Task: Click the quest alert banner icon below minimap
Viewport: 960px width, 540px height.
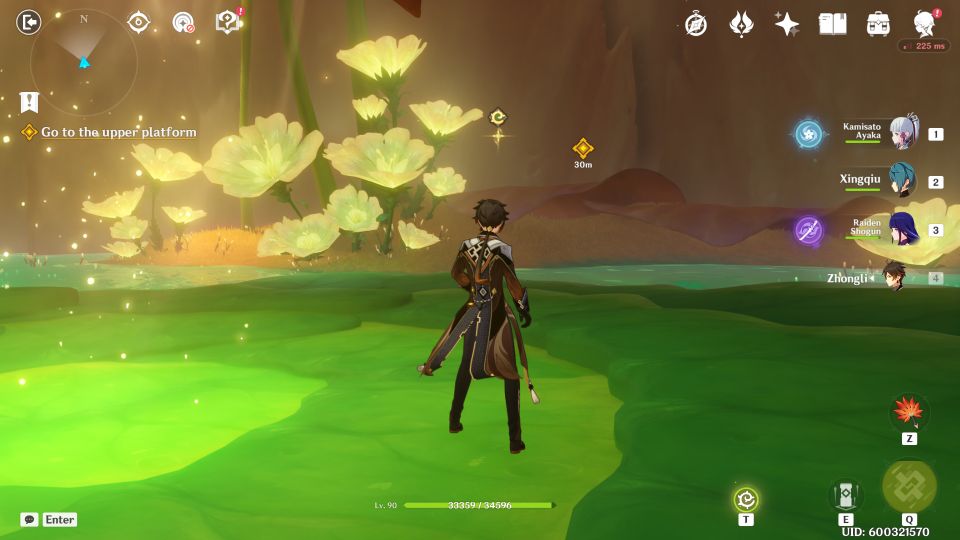Action: coord(29,101)
